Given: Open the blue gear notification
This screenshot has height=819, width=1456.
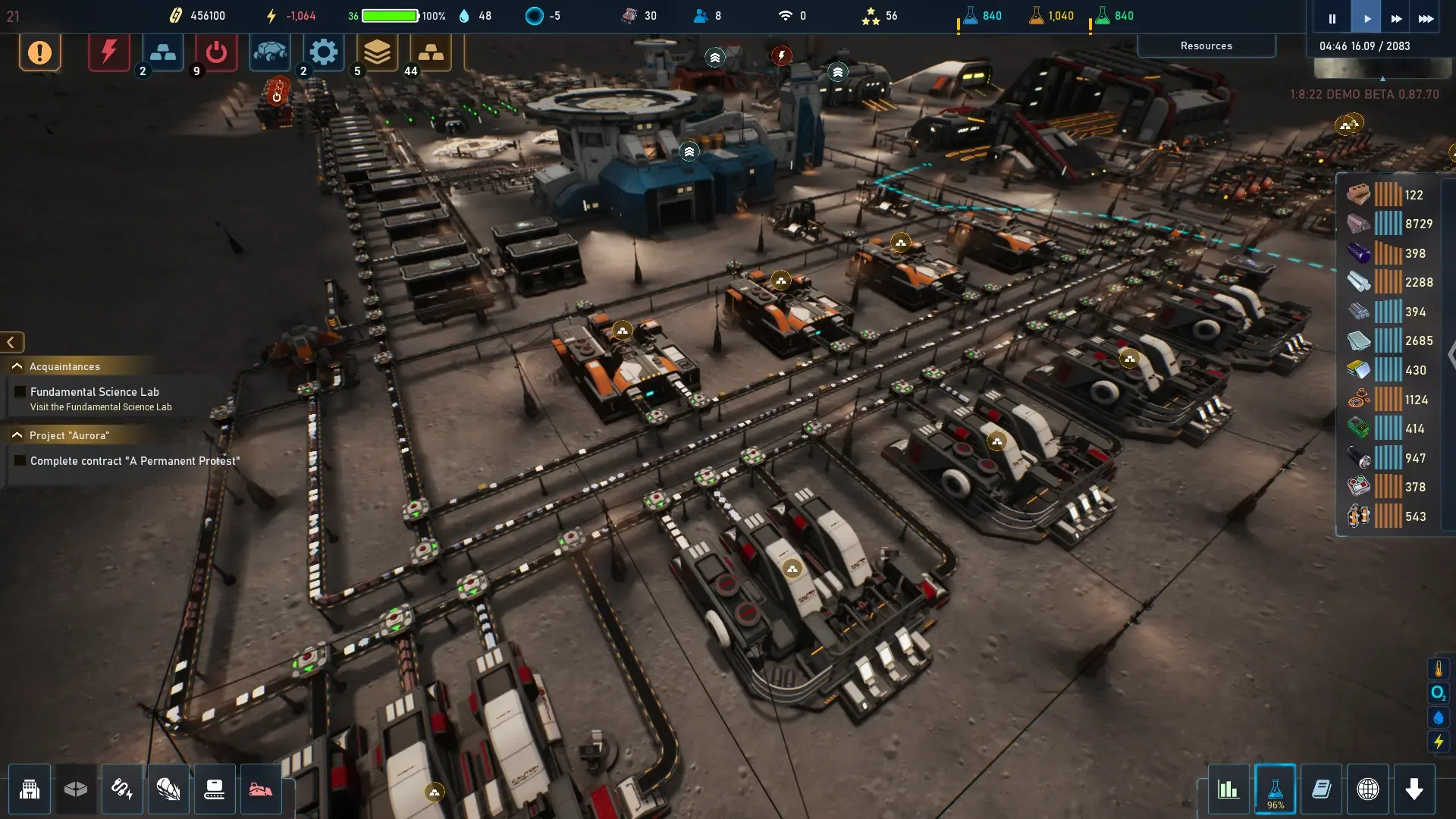Looking at the screenshot, I should pyautogui.click(x=324, y=52).
